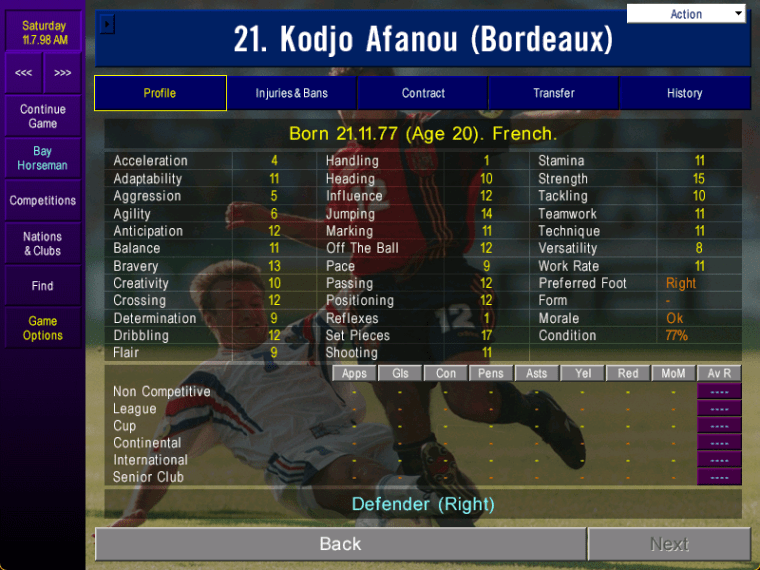Go forward with the >>> button
760x570 pixels.
pyautogui.click(x=63, y=73)
